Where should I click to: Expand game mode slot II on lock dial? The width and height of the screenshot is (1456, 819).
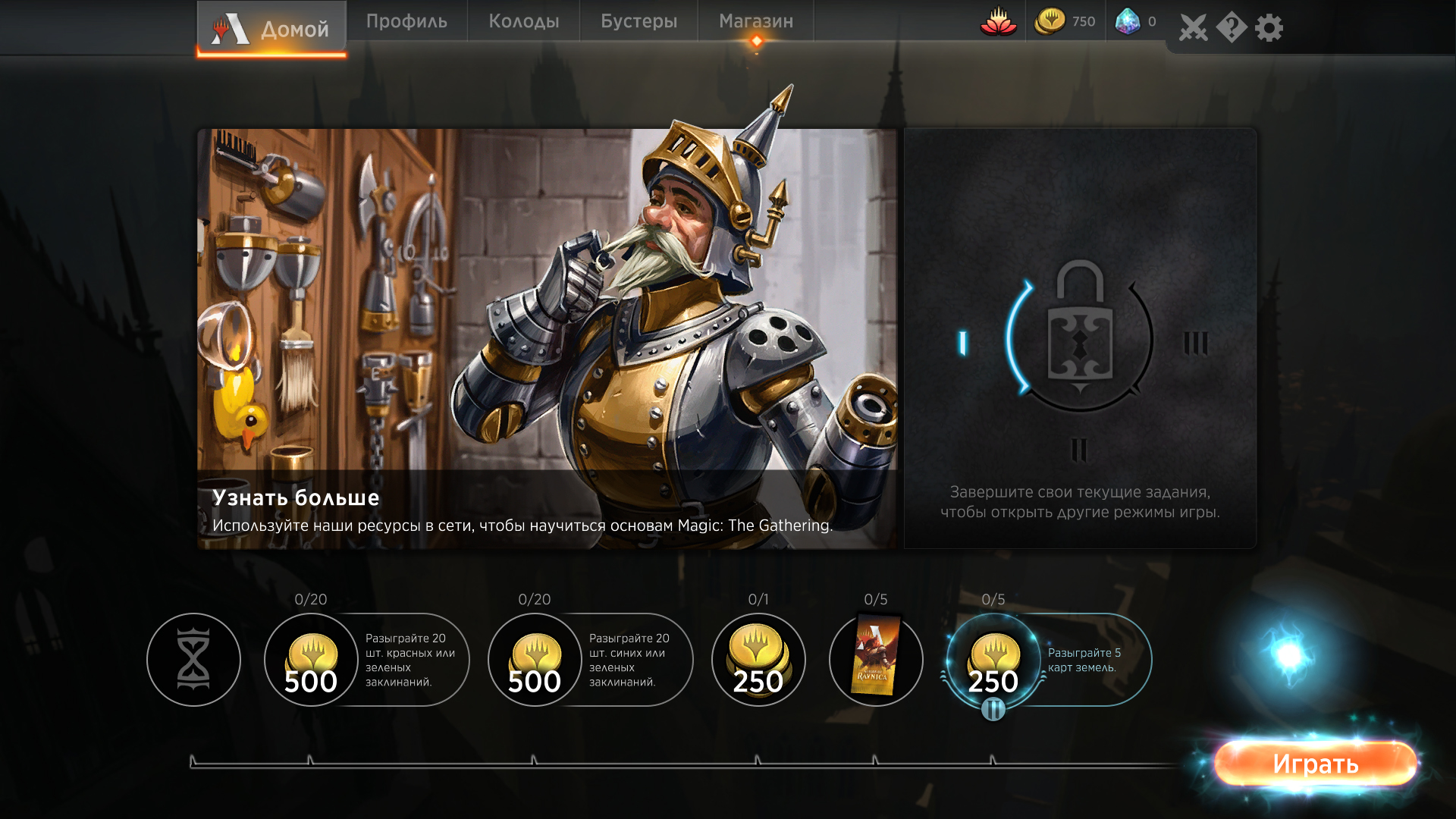pyautogui.click(x=1080, y=449)
